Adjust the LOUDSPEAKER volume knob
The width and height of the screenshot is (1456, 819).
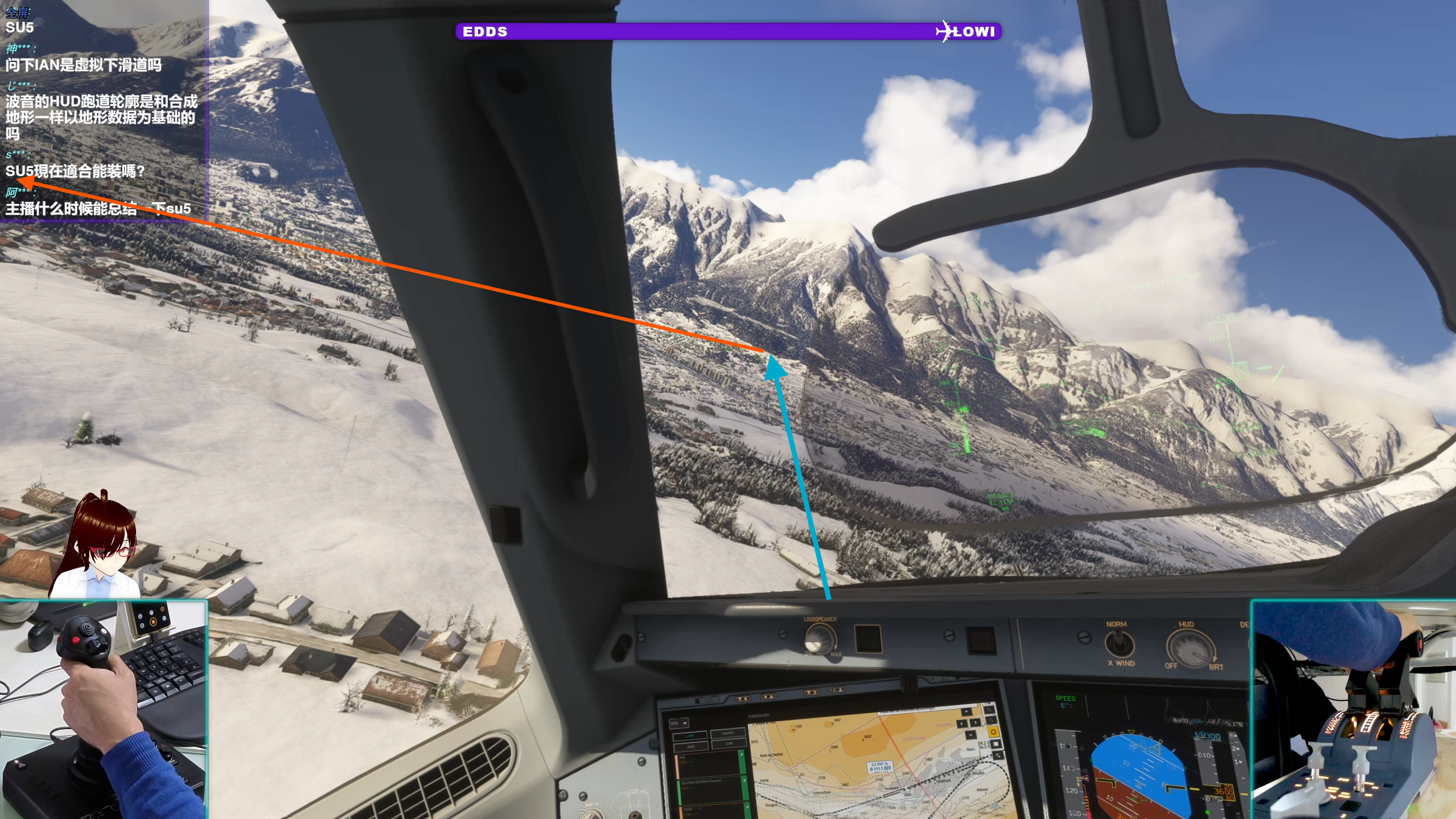[x=819, y=639]
